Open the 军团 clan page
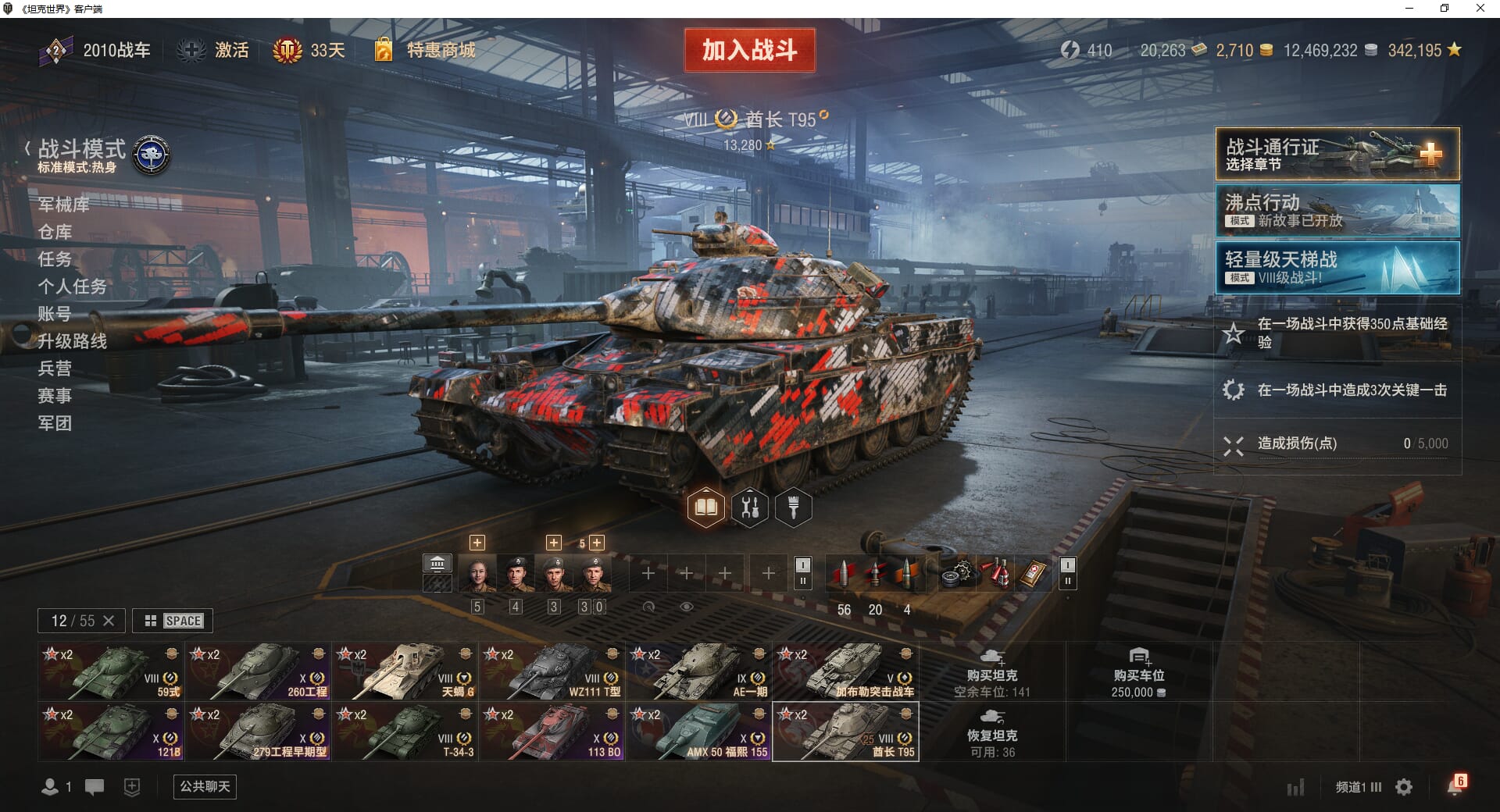 coord(55,423)
